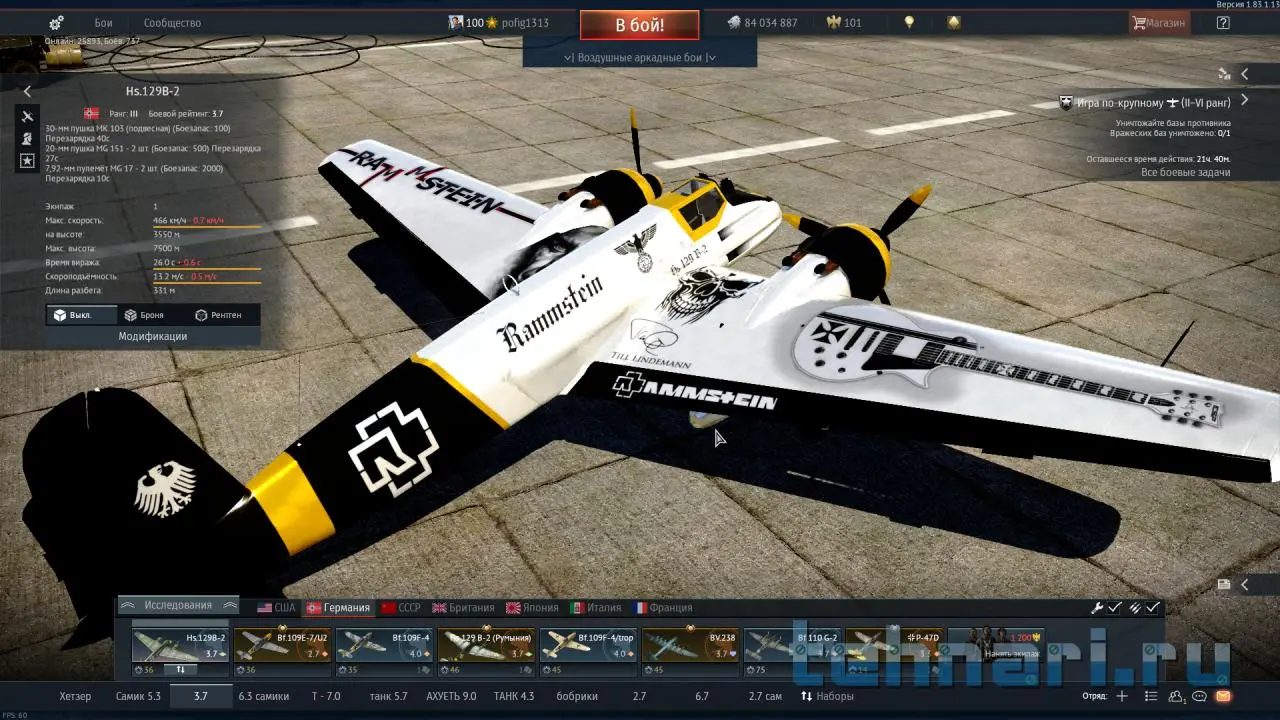Screen dimensions: 1280x720
Task: Open the Наборы presets menu
Action: (x=827, y=696)
